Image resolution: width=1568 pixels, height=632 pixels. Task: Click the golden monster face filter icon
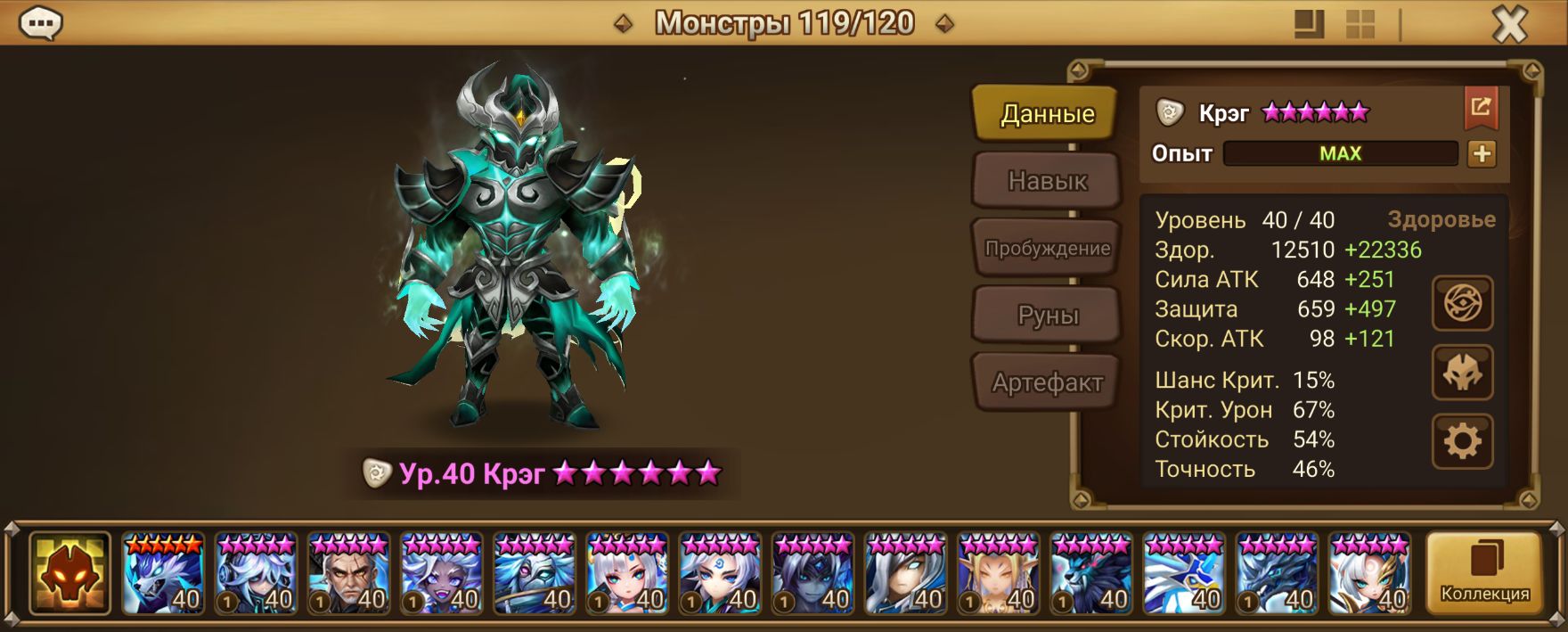[69, 573]
